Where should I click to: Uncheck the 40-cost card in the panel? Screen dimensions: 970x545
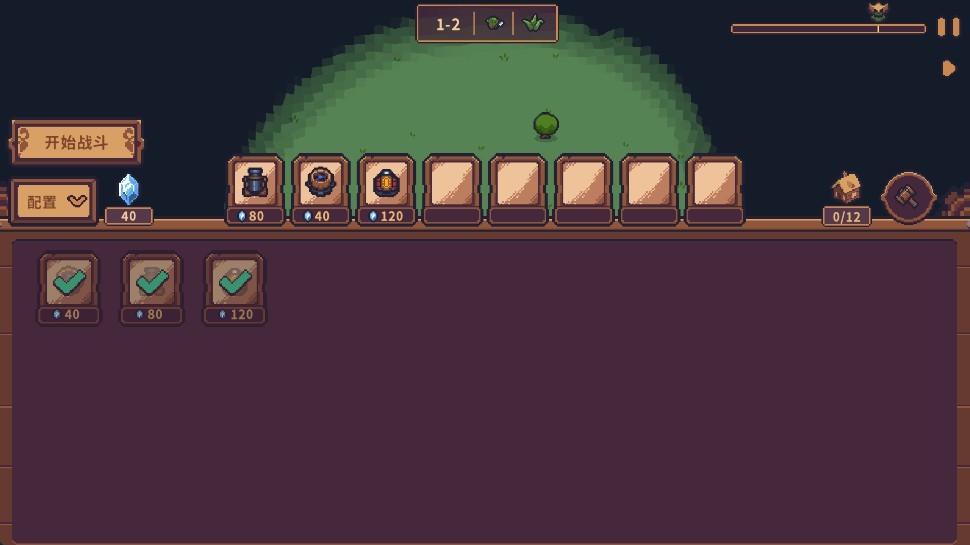click(69, 282)
